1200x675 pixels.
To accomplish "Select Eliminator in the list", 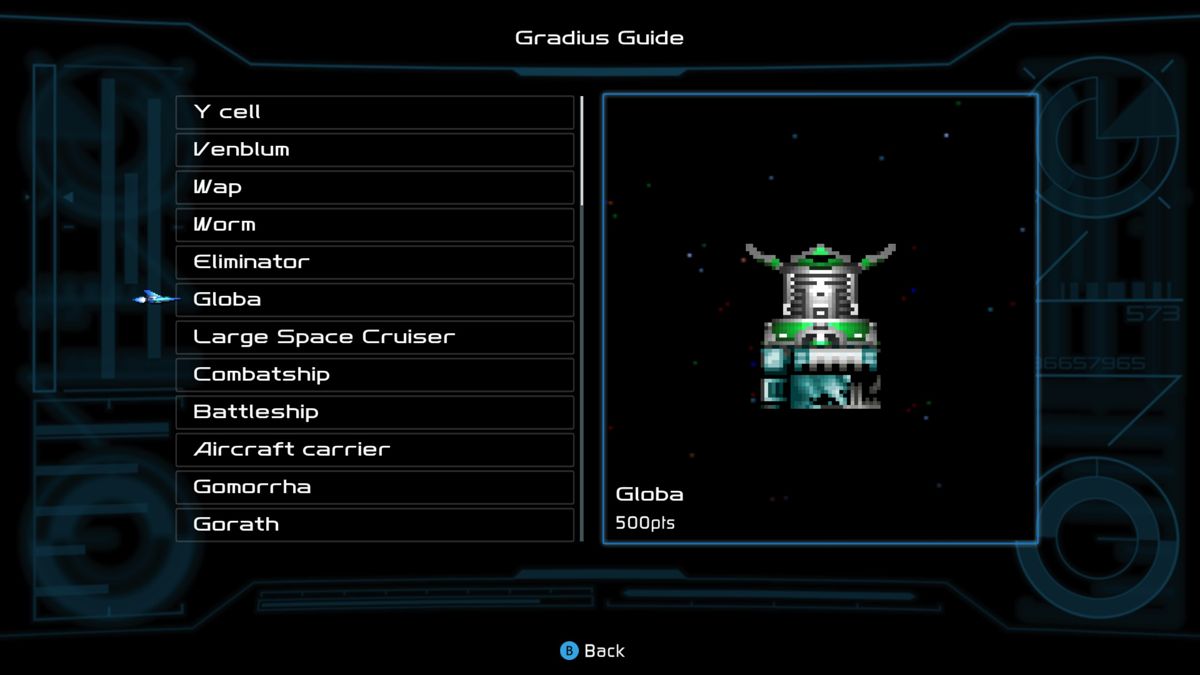I will [375, 262].
